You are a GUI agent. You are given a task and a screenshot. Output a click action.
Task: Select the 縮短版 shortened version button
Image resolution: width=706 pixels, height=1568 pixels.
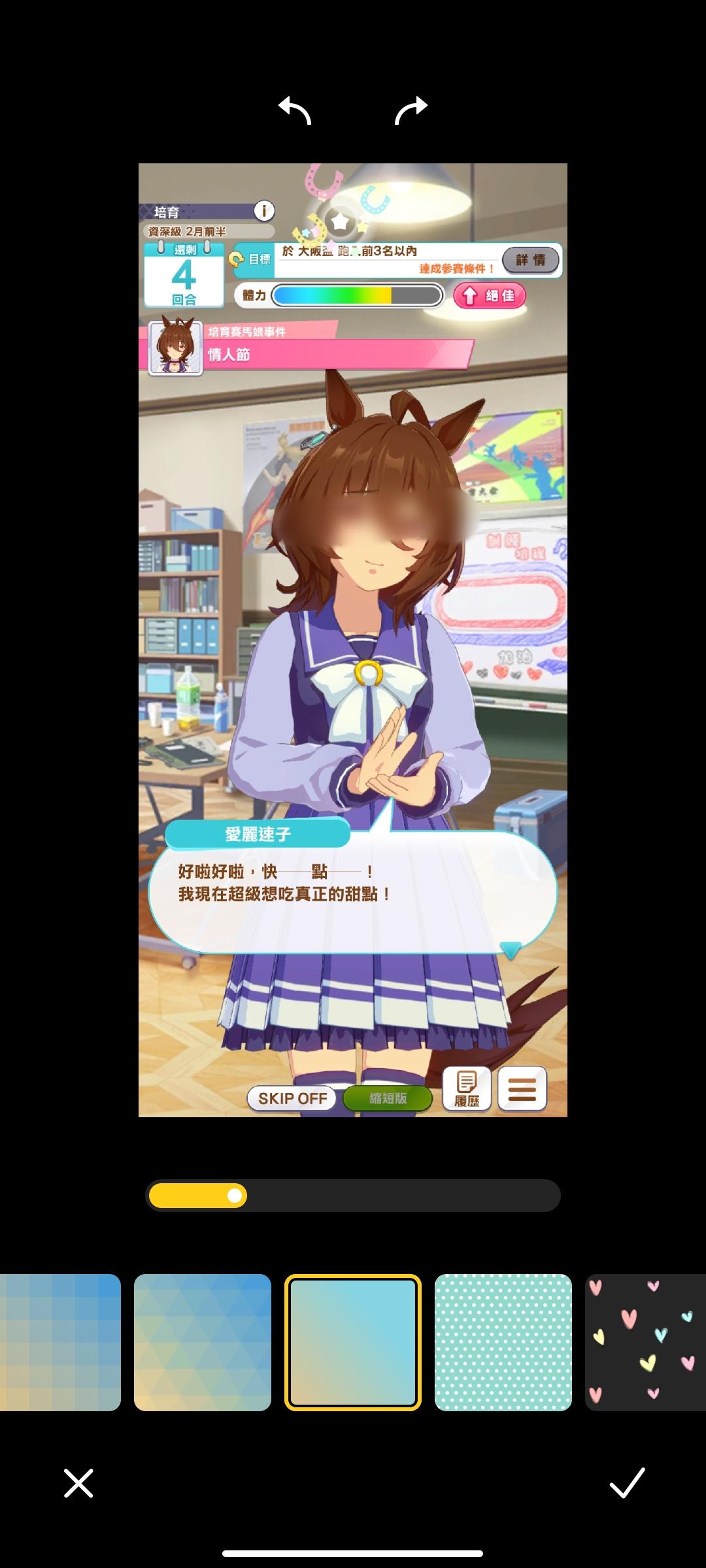(x=388, y=1098)
